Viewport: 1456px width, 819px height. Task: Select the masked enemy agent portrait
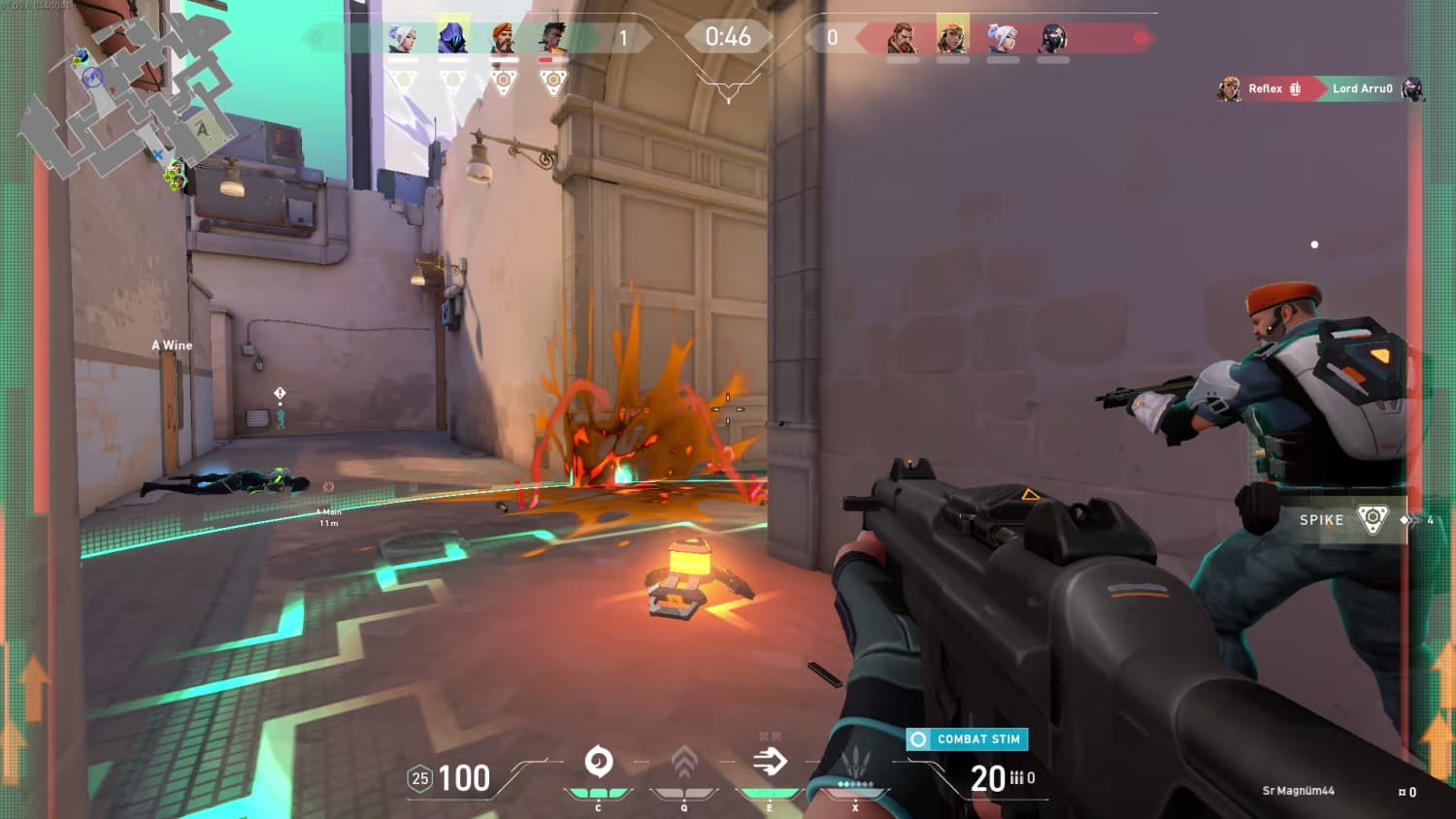[x=1053, y=39]
